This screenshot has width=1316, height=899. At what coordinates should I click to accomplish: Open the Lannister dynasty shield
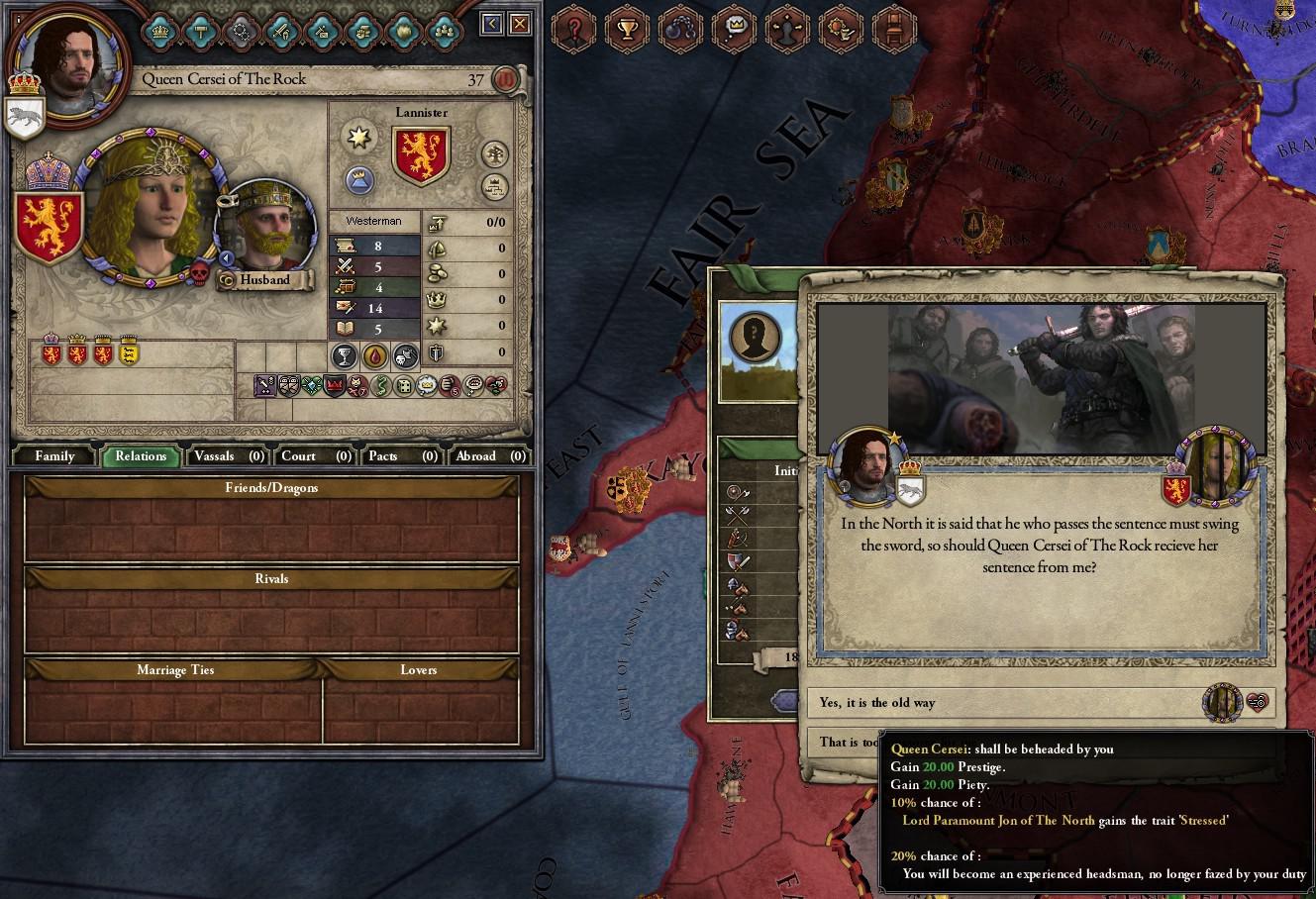tap(422, 155)
